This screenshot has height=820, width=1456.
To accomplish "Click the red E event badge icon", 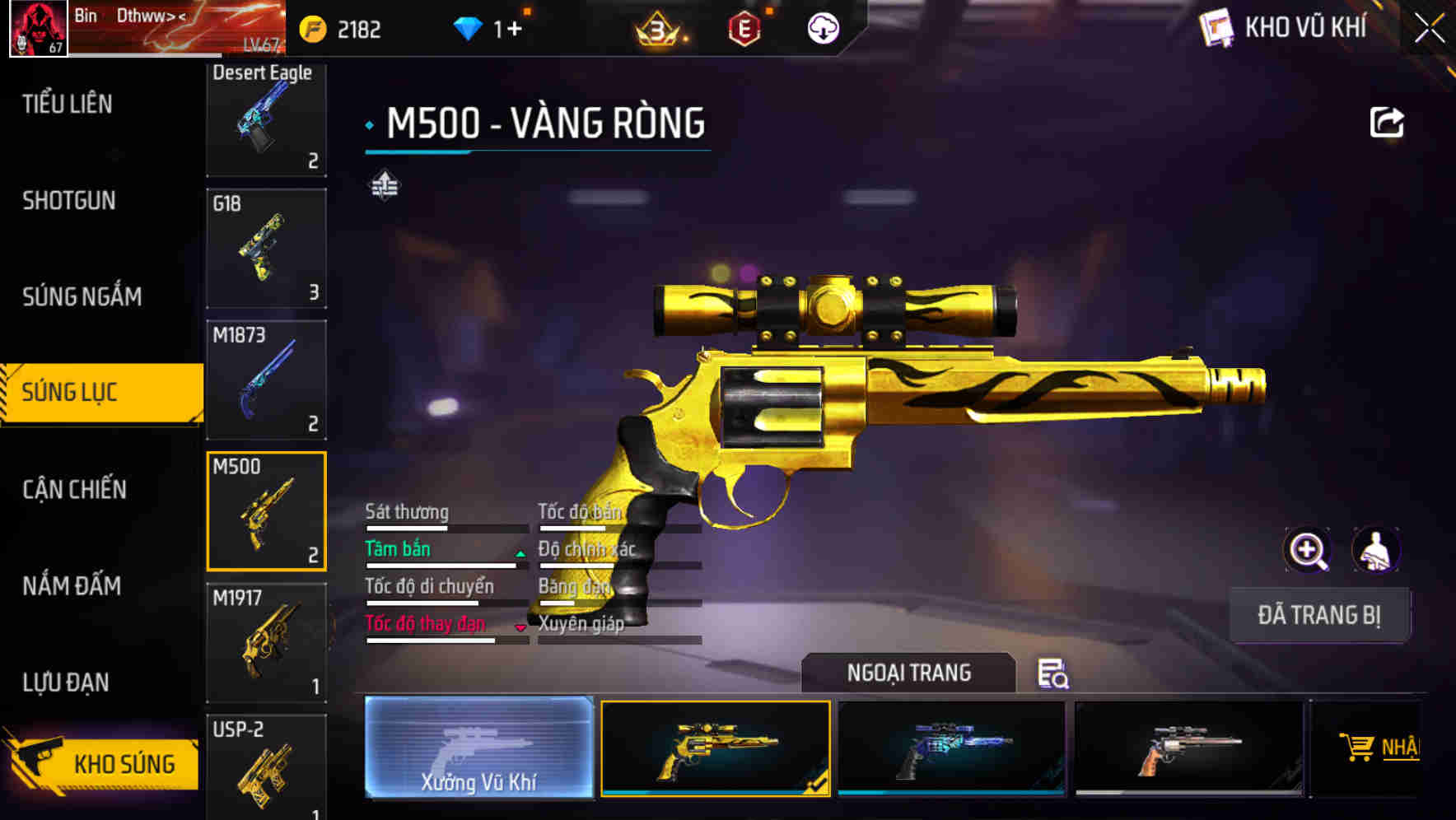I will (x=744, y=29).
